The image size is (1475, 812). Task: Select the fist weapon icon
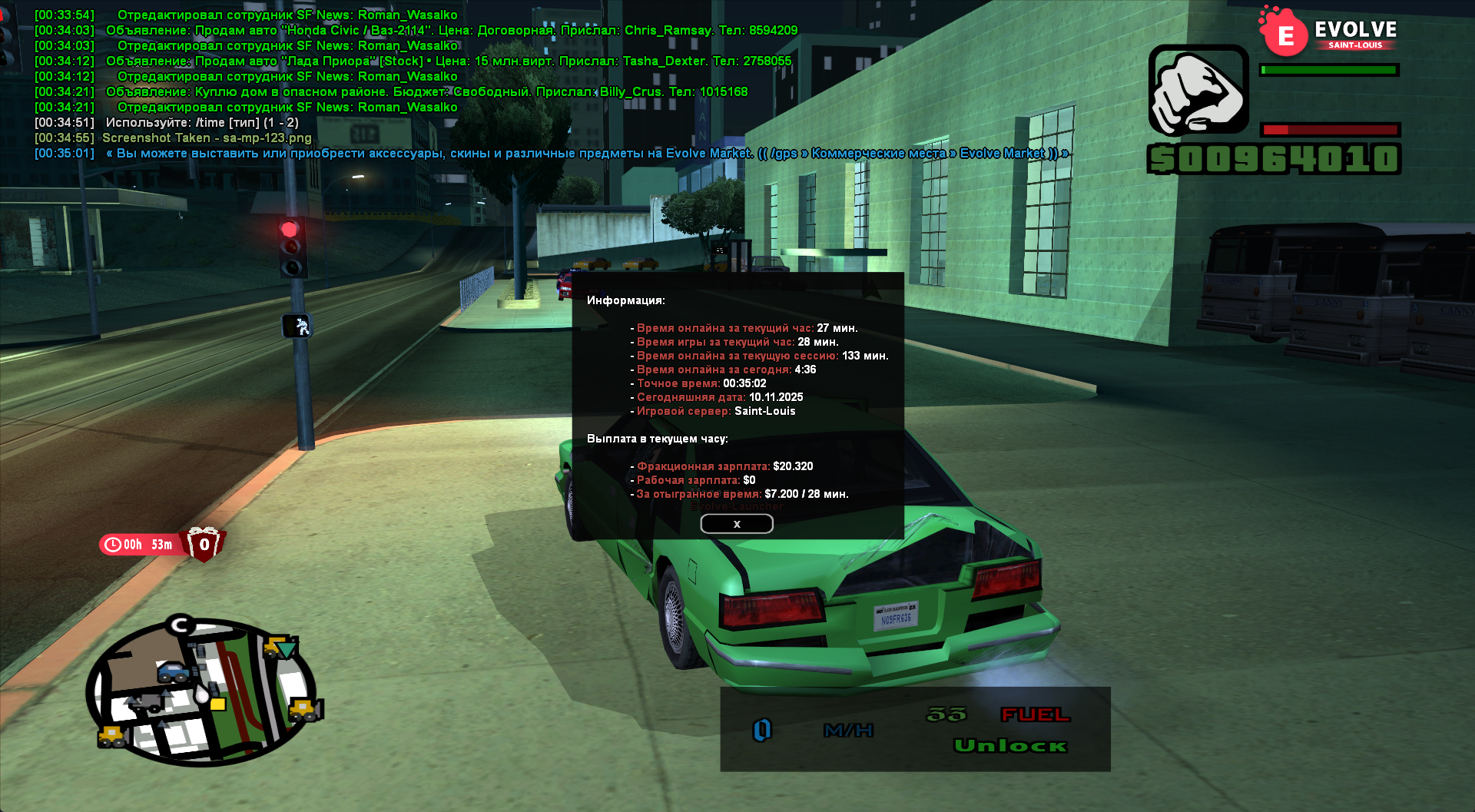[x=1198, y=91]
